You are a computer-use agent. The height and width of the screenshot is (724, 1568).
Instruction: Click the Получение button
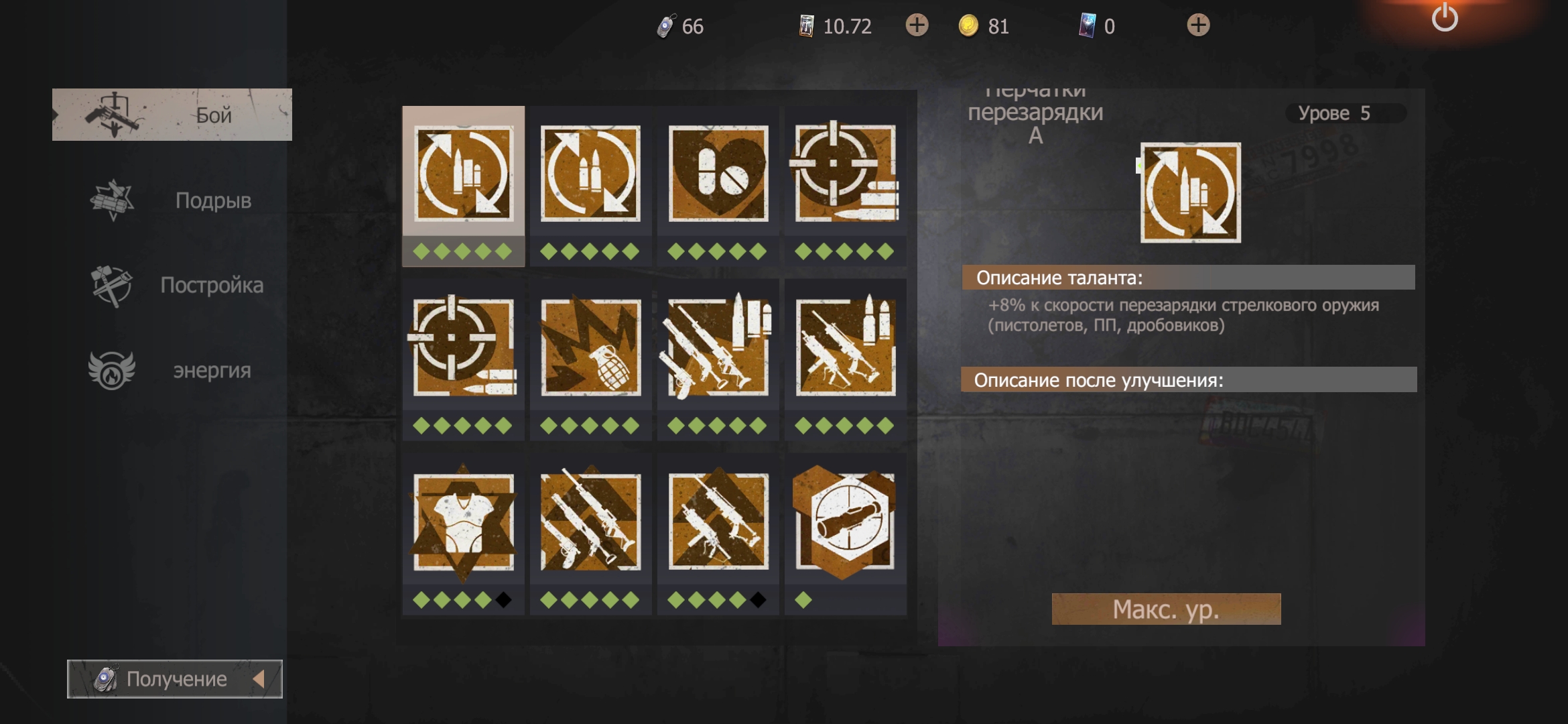(x=174, y=679)
